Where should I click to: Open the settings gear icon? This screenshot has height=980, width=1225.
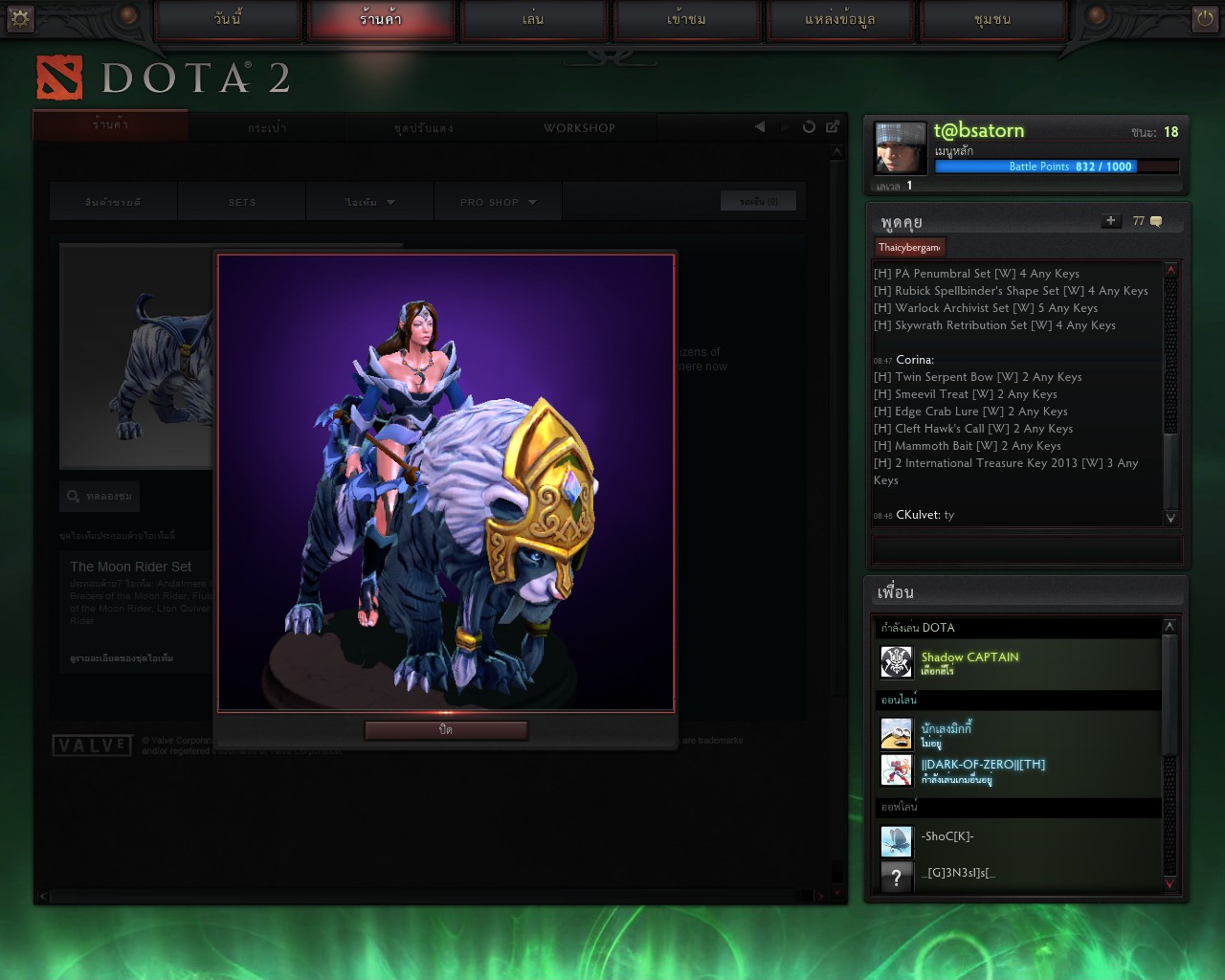[20, 17]
